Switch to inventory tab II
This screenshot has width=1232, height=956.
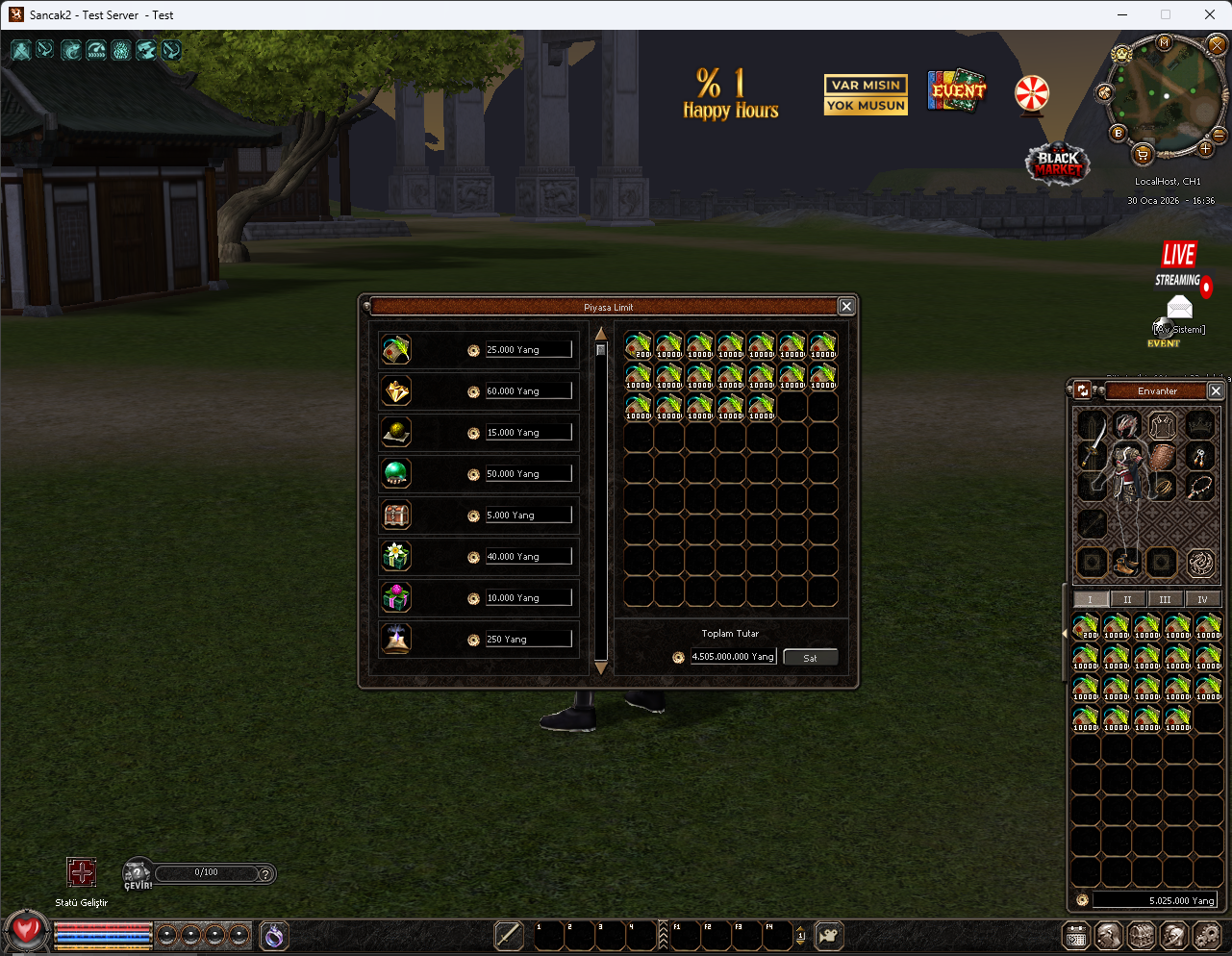(1127, 599)
